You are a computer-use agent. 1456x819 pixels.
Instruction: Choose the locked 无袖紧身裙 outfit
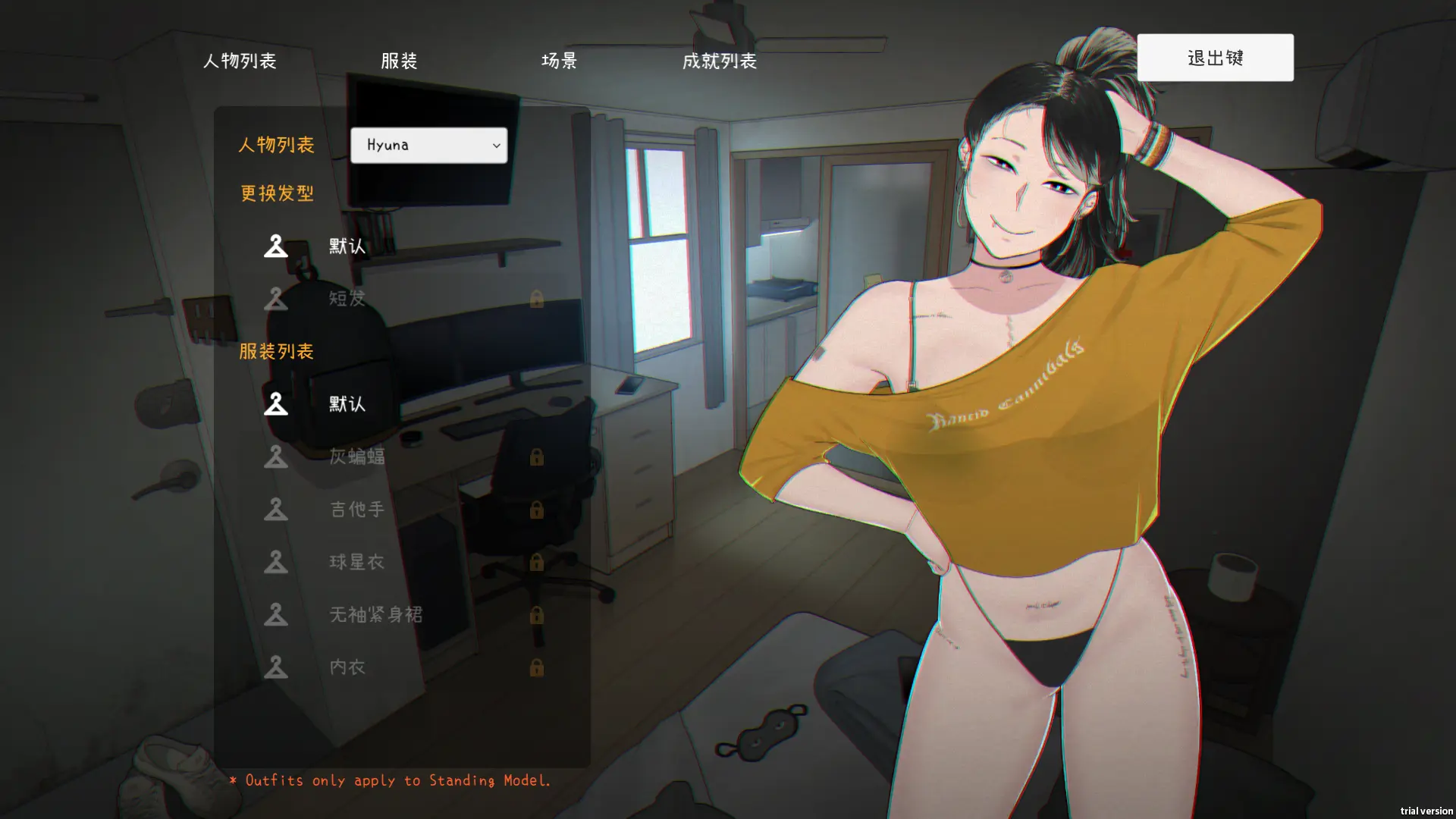click(x=375, y=614)
